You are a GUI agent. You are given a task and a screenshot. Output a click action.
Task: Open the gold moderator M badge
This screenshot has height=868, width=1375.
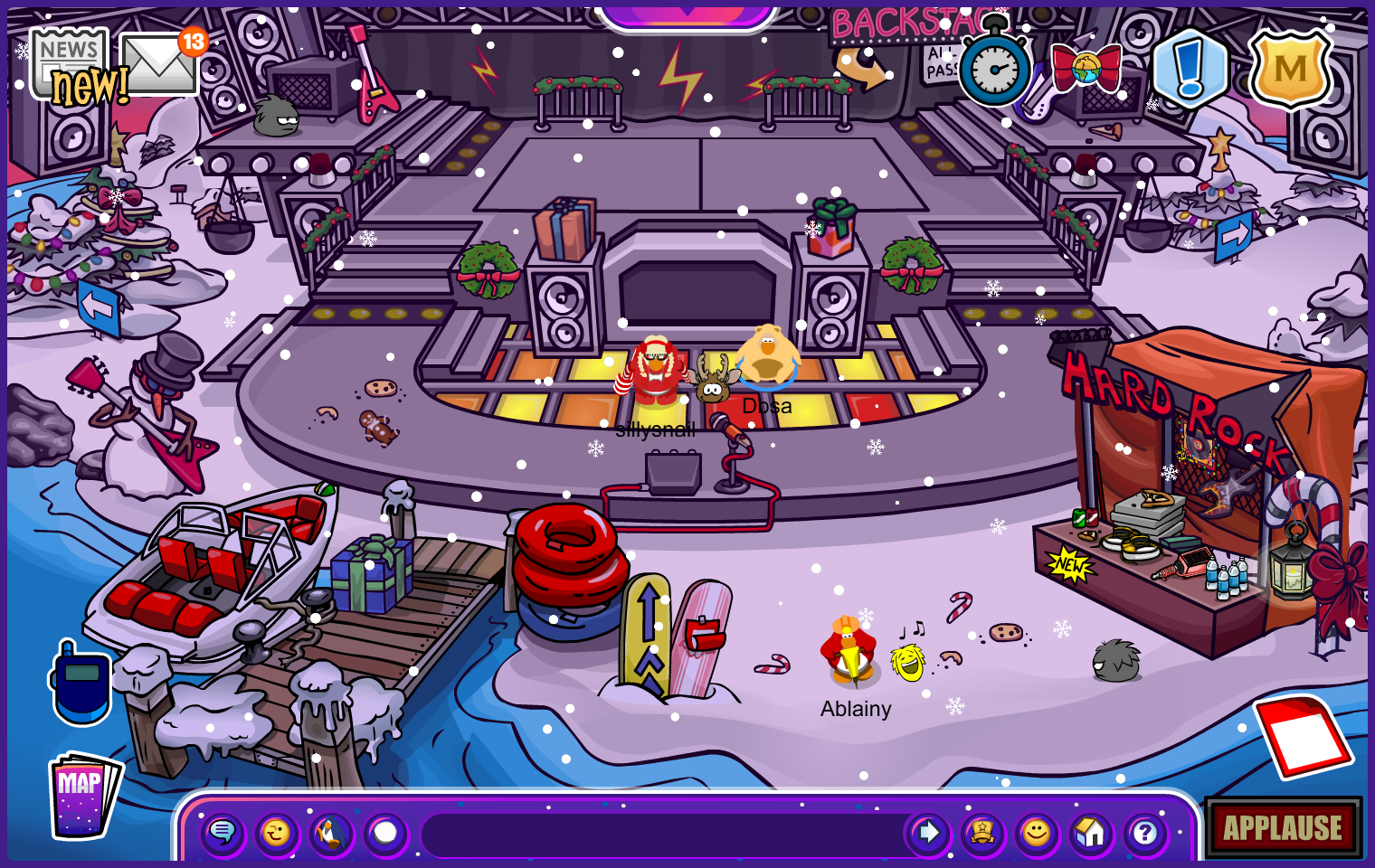tap(1291, 69)
